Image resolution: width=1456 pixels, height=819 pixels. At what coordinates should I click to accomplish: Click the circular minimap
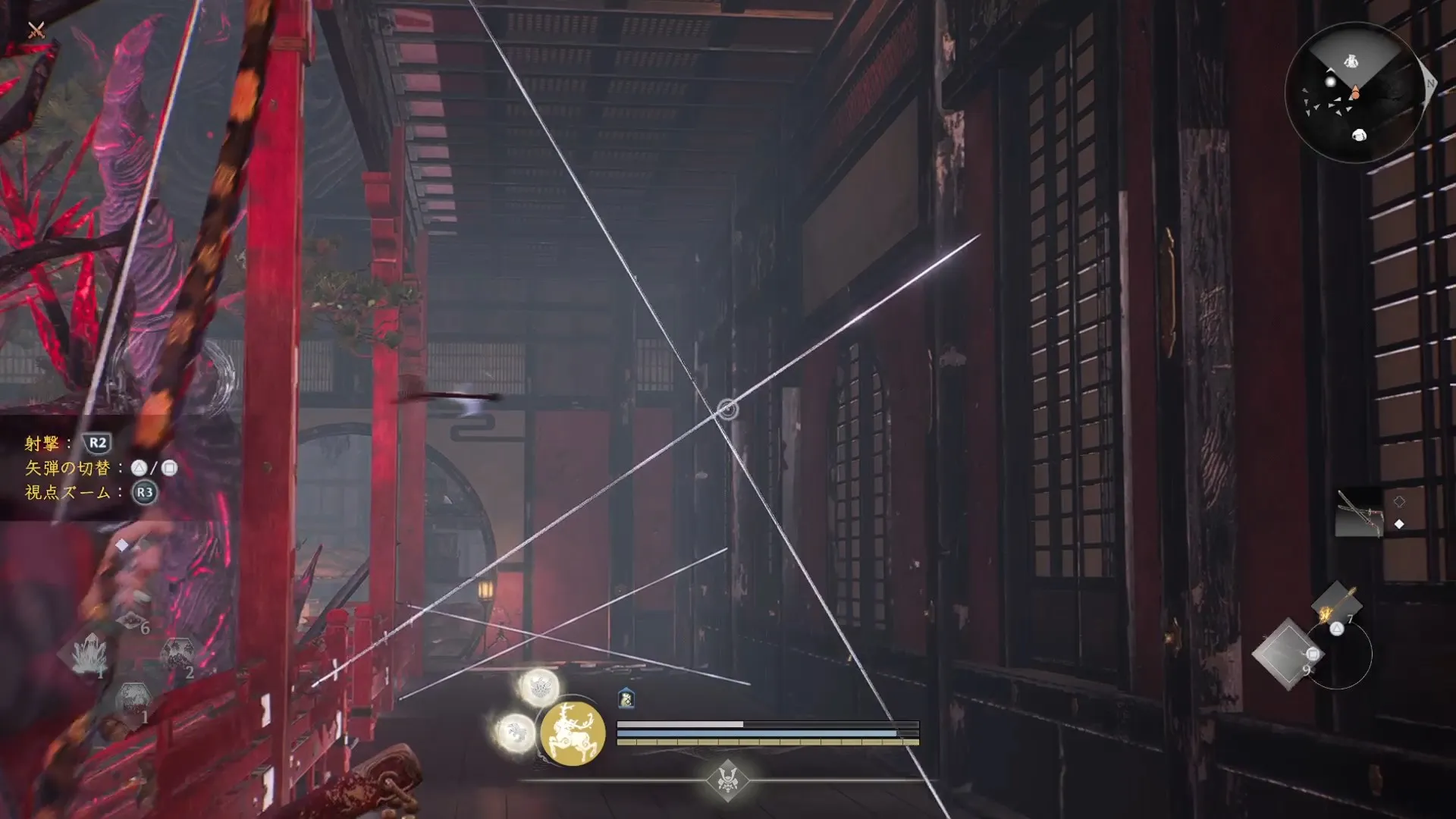pyautogui.click(x=1354, y=93)
